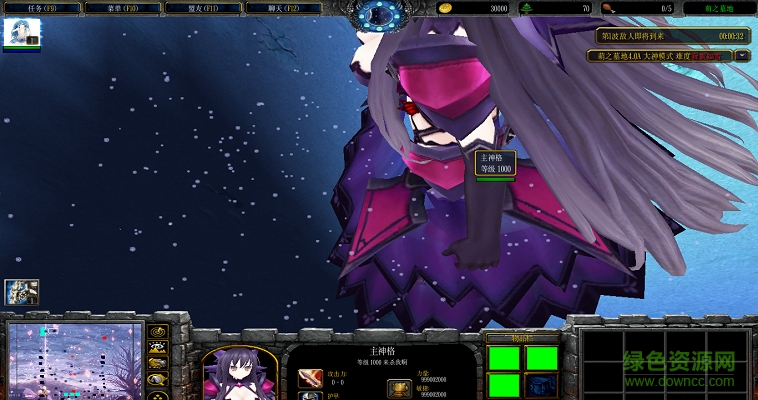Click the gold coin resource icon
The width and height of the screenshot is (758, 400).
click(445, 8)
